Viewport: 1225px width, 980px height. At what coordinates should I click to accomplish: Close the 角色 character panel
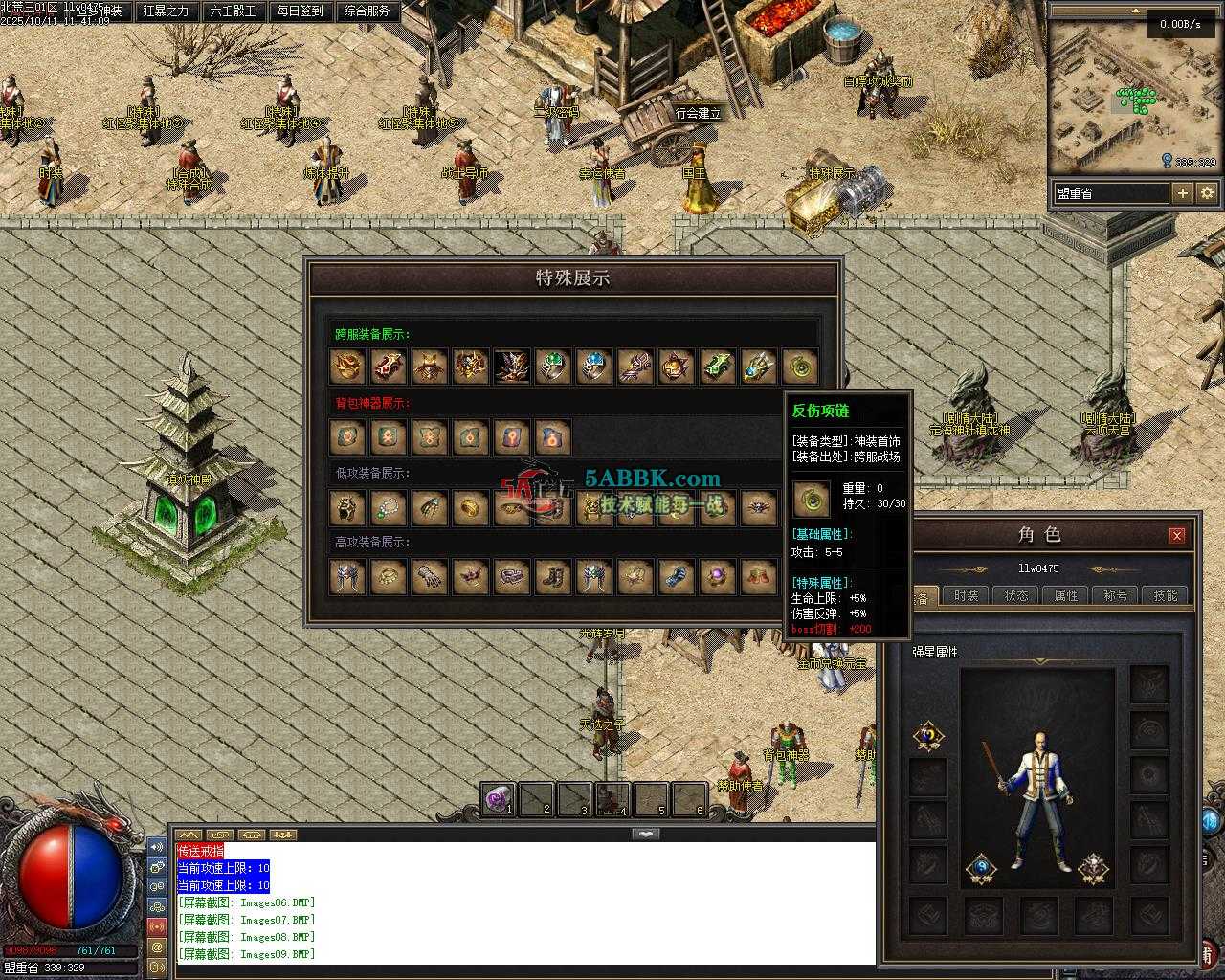click(1177, 535)
